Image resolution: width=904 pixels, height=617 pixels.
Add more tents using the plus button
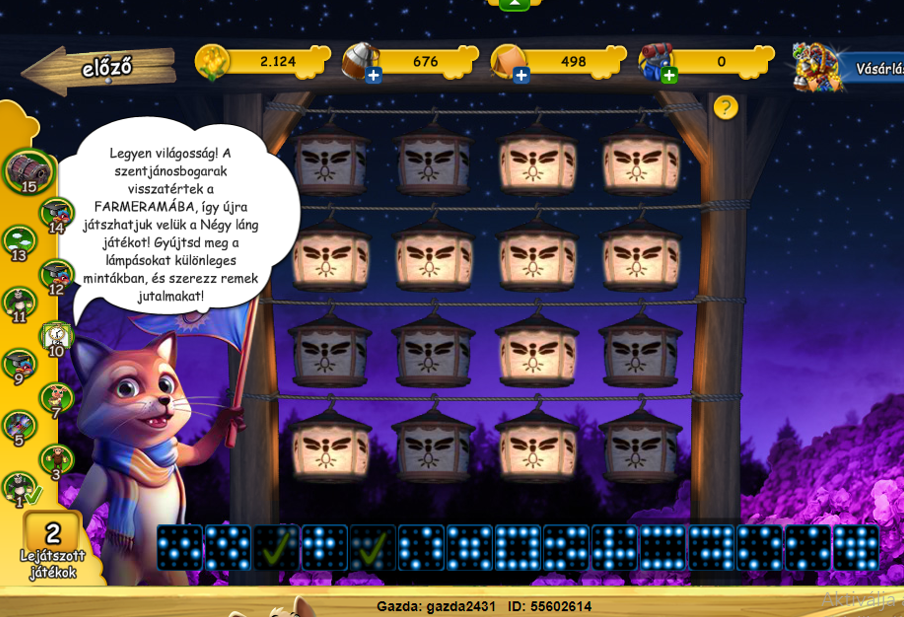(x=521, y=75)
